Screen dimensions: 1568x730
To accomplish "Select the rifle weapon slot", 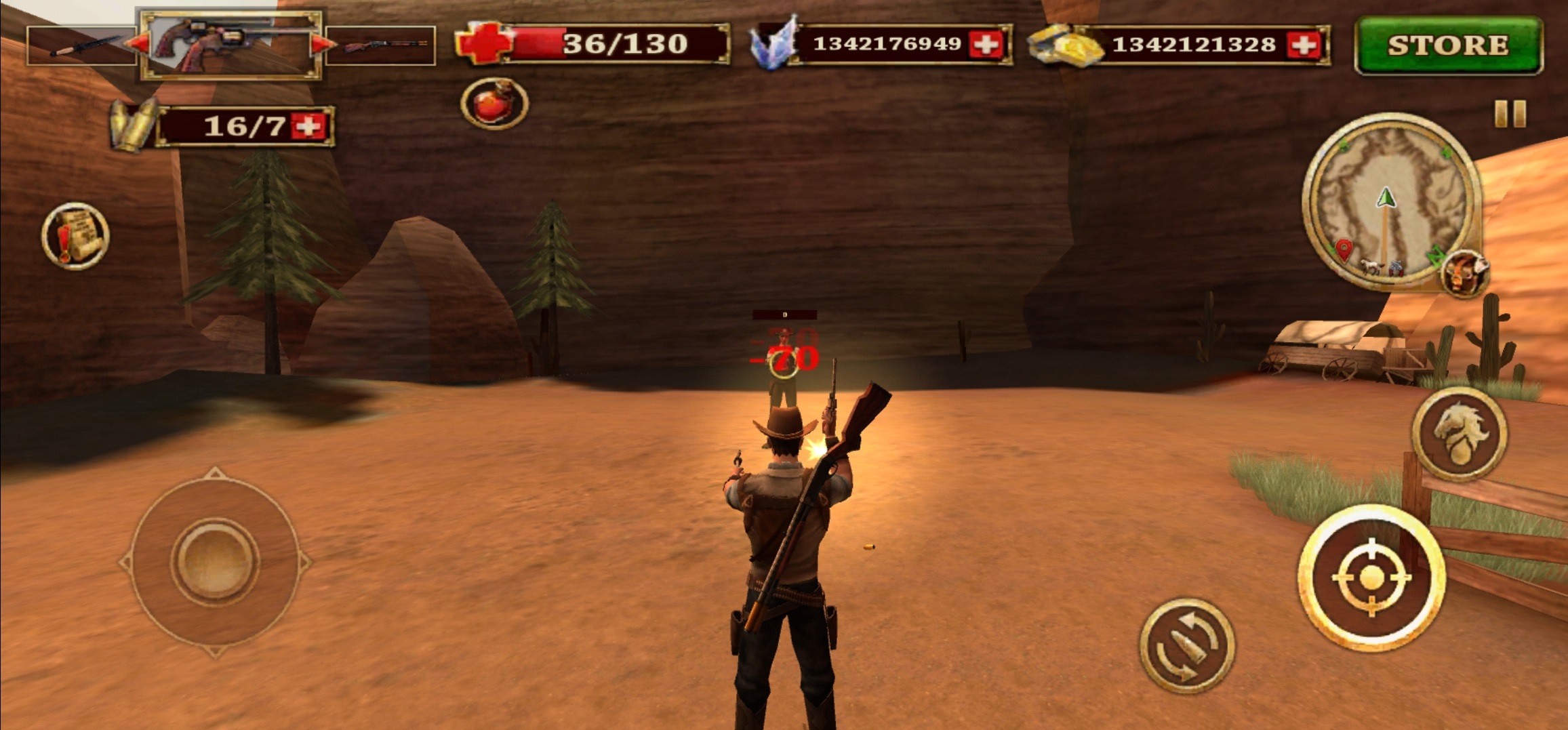I will [x=380, y=46].
